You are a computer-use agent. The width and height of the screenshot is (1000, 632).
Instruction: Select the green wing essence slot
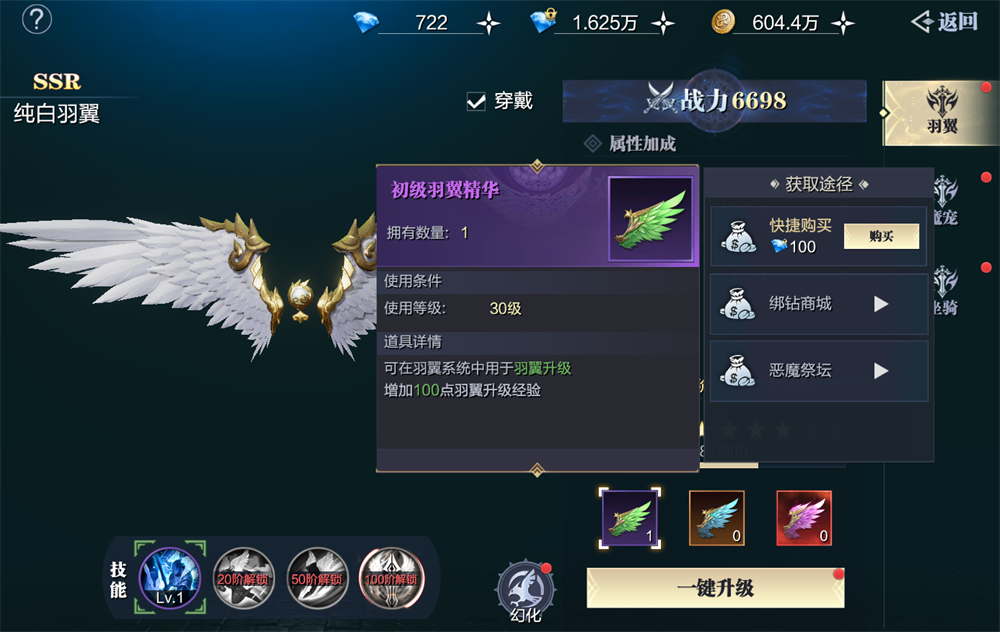(x=630, y=518)
